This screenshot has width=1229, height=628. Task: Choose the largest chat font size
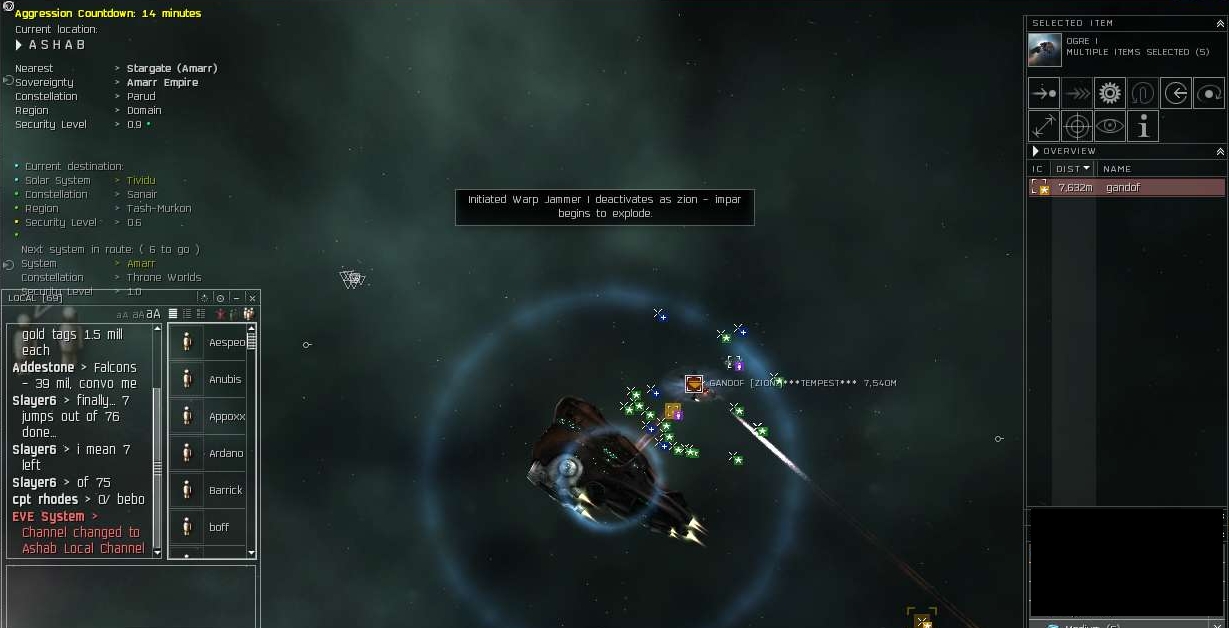(154, 314)
